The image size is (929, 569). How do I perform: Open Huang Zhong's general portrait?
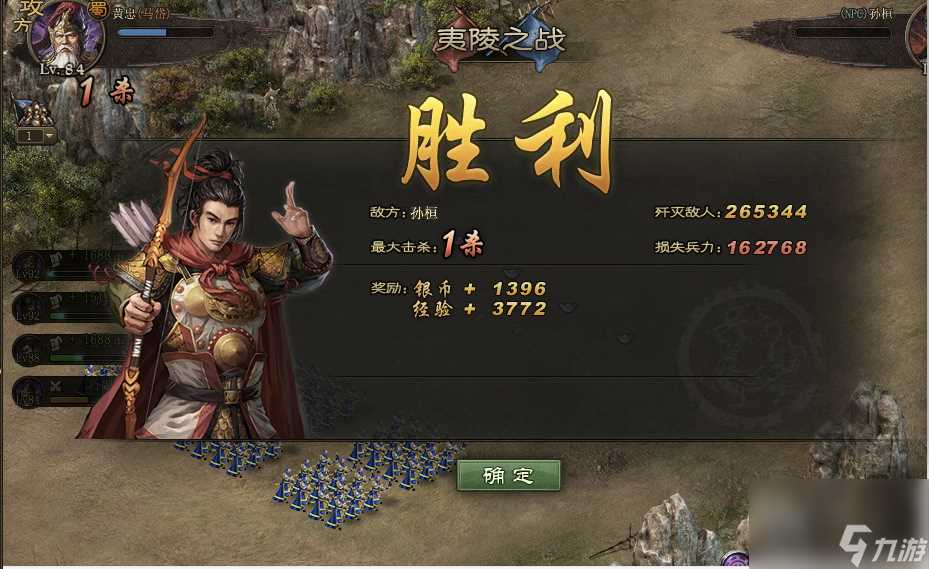(68, 34)
